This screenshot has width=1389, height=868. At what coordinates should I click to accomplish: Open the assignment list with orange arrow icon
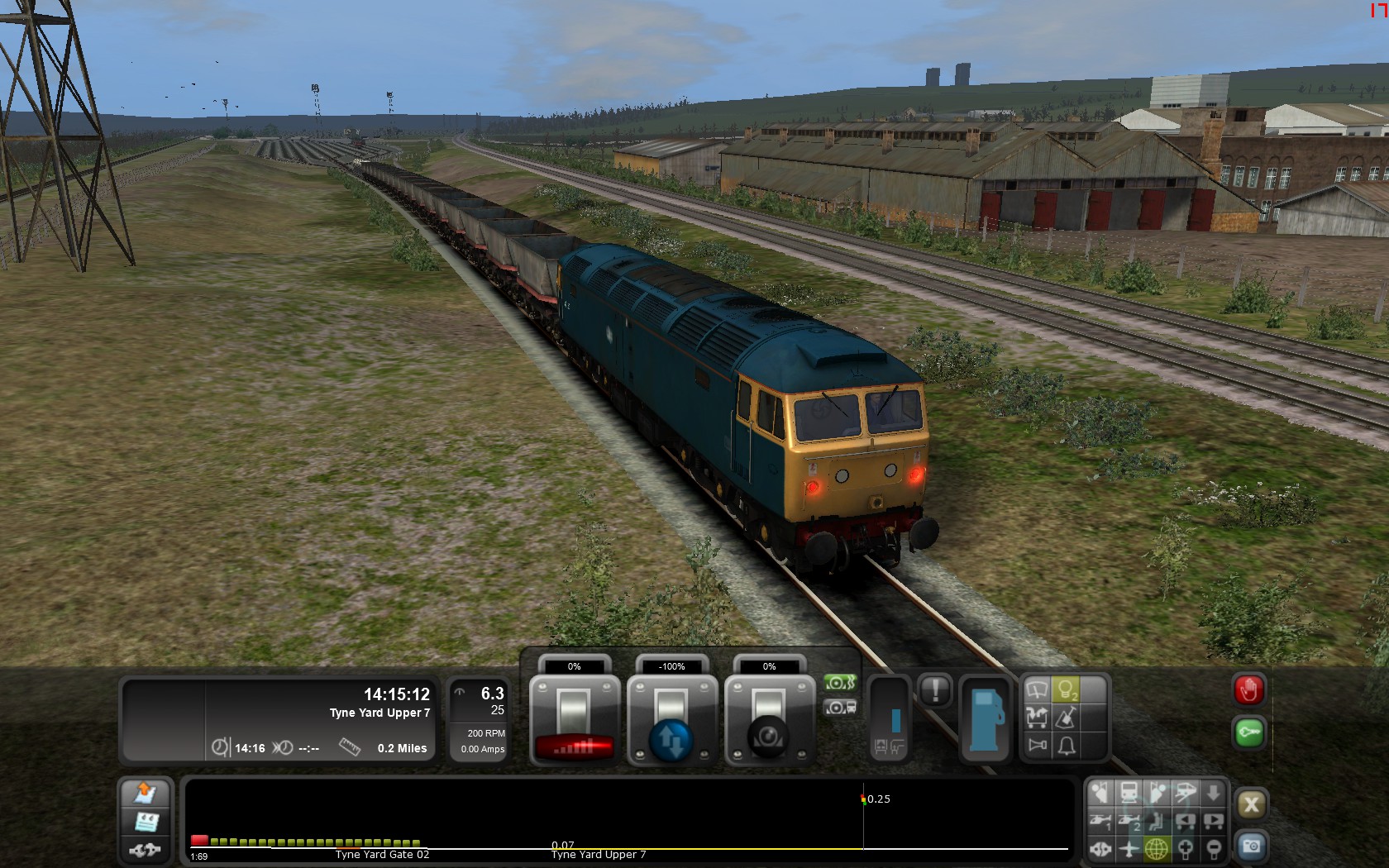click(x=146, y=794)
